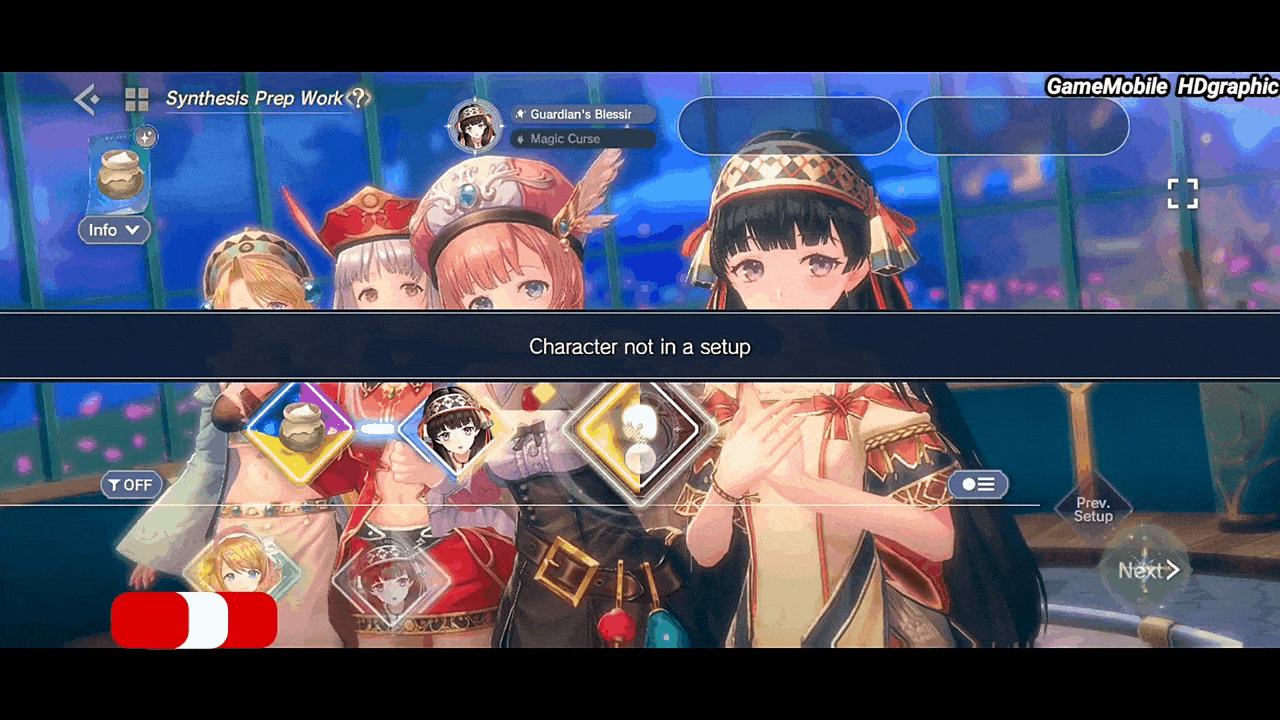Proceed with the Next button
The image size is (1280, 720).
click(x=1146, y=570)
